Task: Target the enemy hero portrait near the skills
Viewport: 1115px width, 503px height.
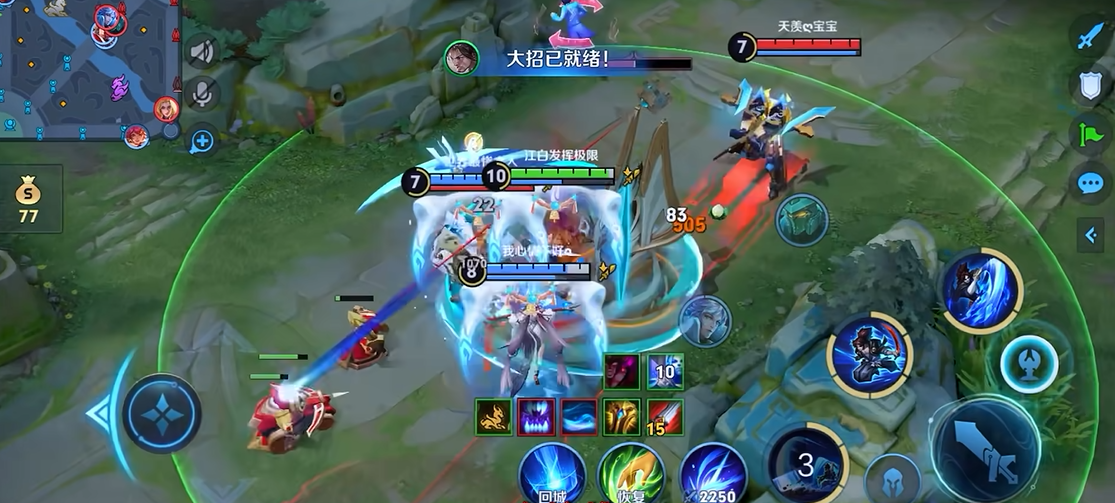Action: click(704, 321)
